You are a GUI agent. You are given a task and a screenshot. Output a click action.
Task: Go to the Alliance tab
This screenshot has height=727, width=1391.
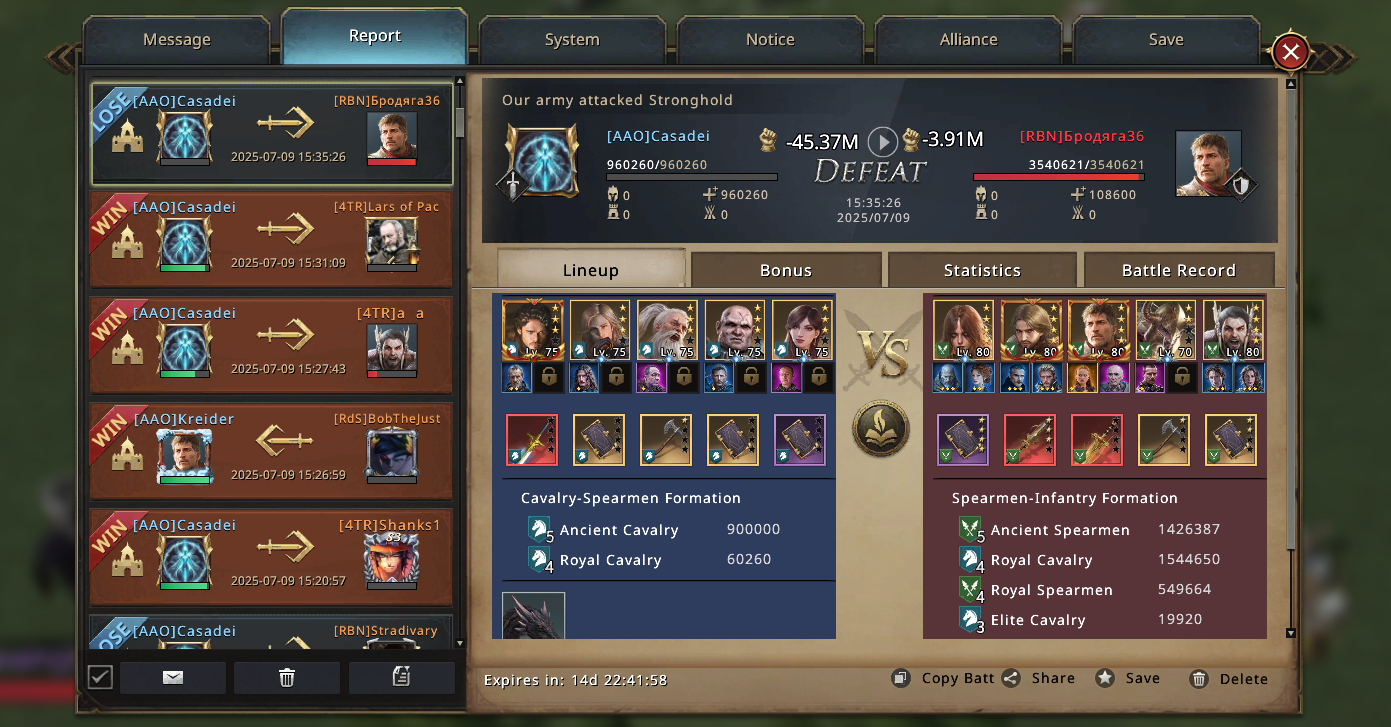click(968, 40)
